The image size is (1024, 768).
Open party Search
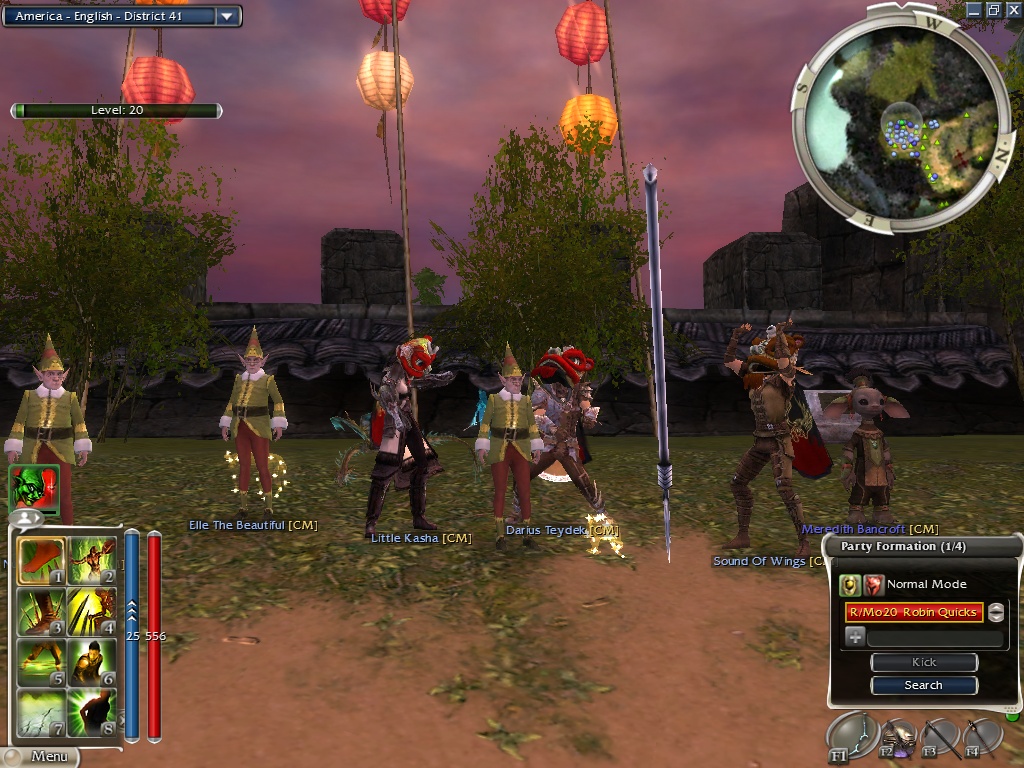(923, 685)
